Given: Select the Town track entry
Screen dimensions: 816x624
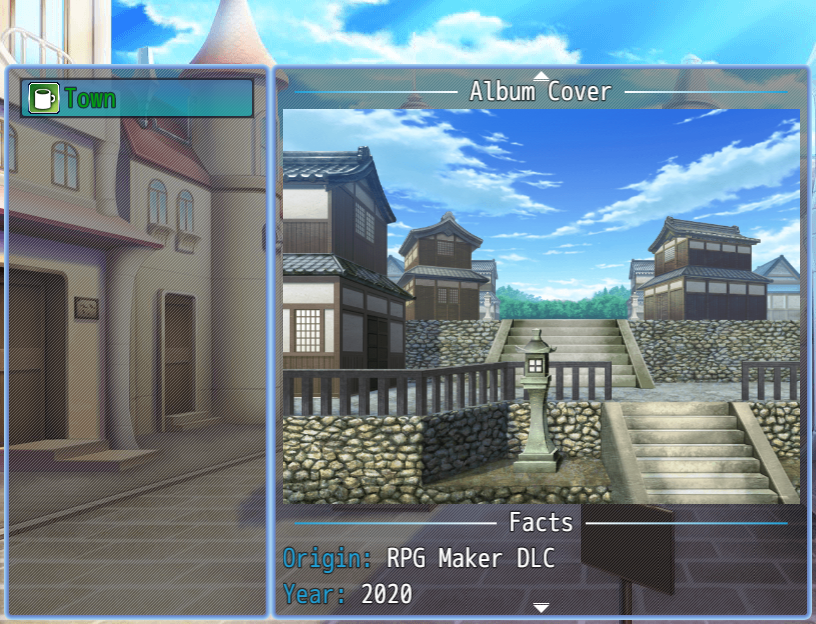Looking at the screenshot, I should click(x=137, y=98).
